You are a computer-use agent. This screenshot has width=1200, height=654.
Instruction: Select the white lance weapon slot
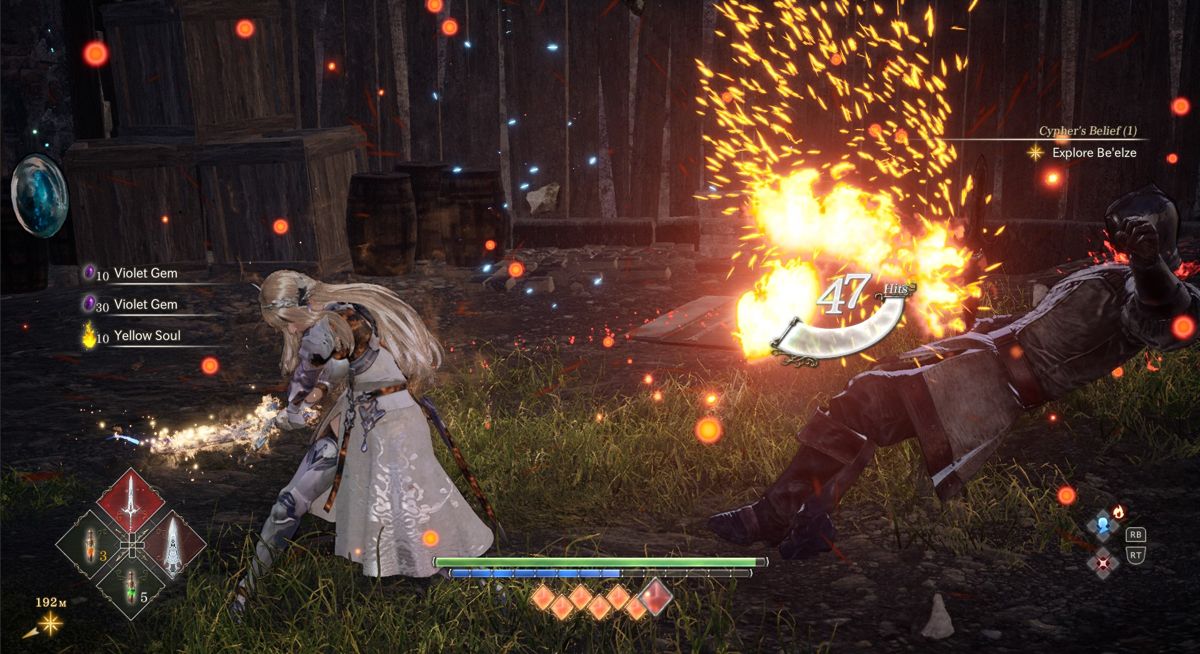coord(173,545)
